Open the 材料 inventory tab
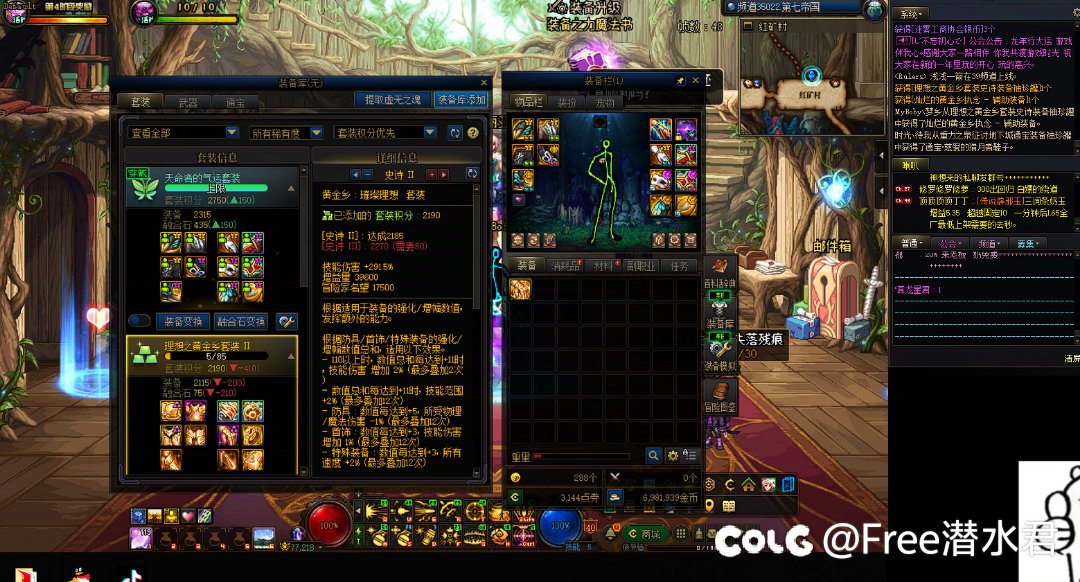 [603, 266]
